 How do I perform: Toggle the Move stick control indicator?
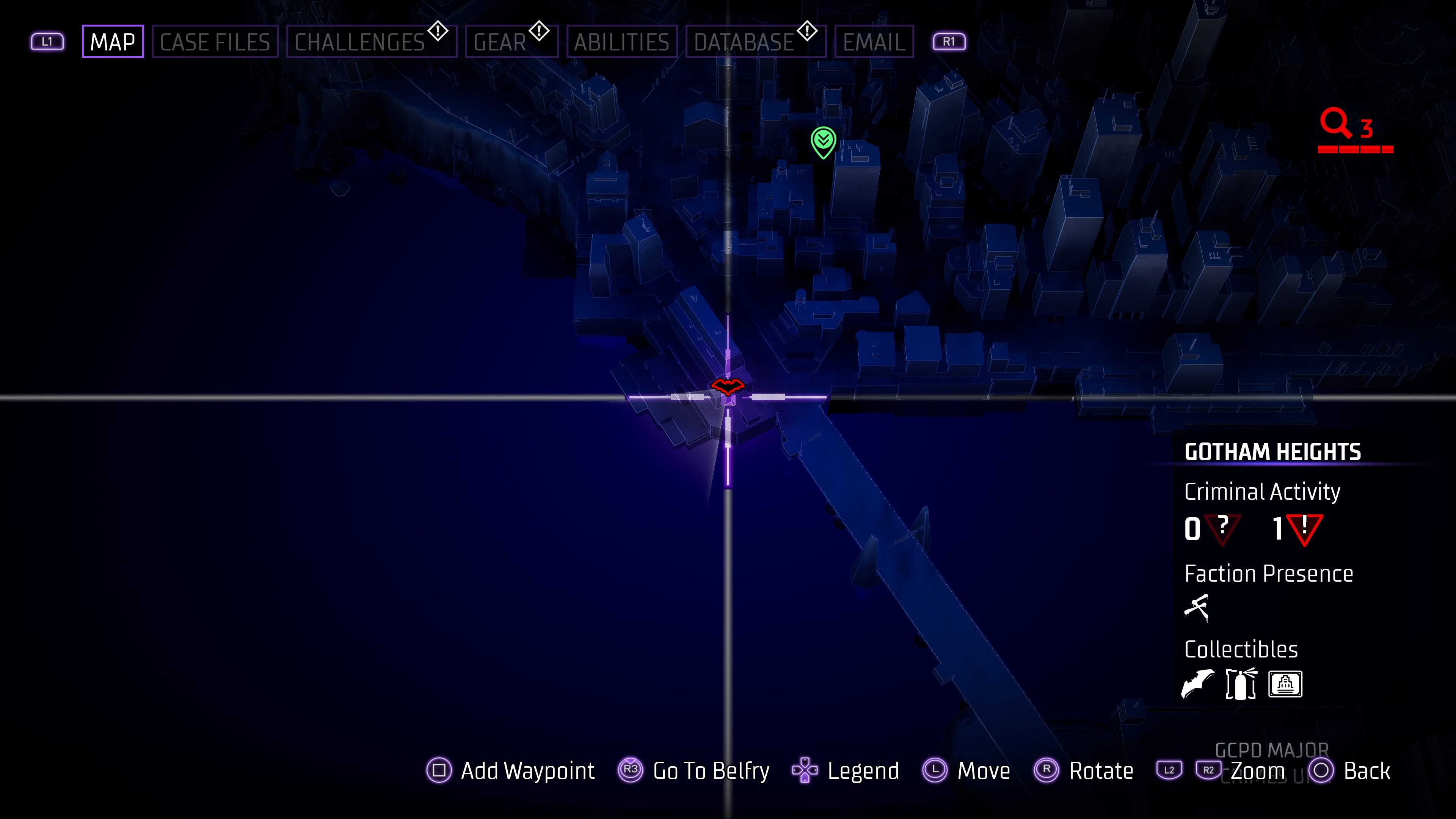pos(935,770)
